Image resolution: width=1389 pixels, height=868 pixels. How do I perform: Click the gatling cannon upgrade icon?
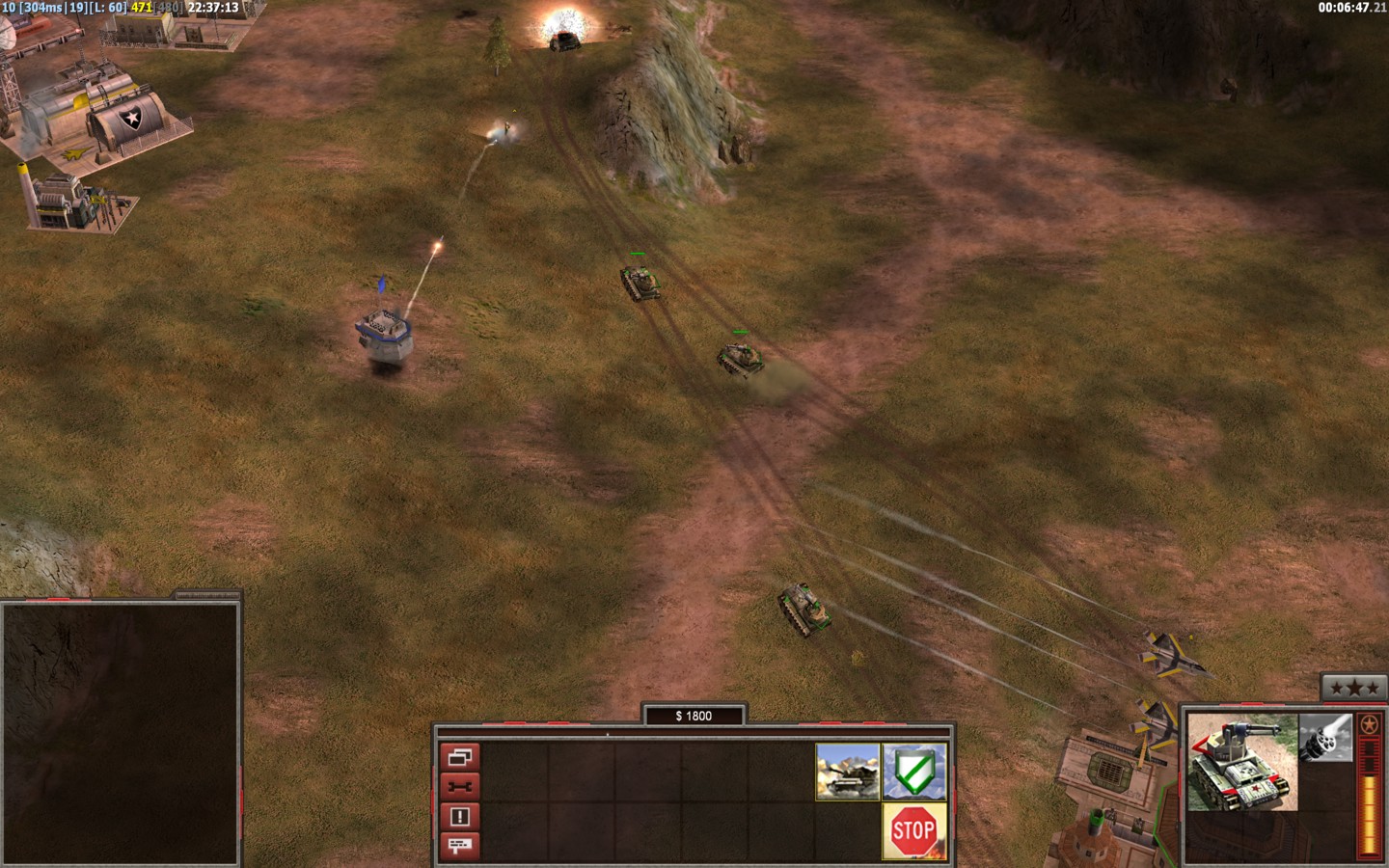click(x=1325, y=738)
